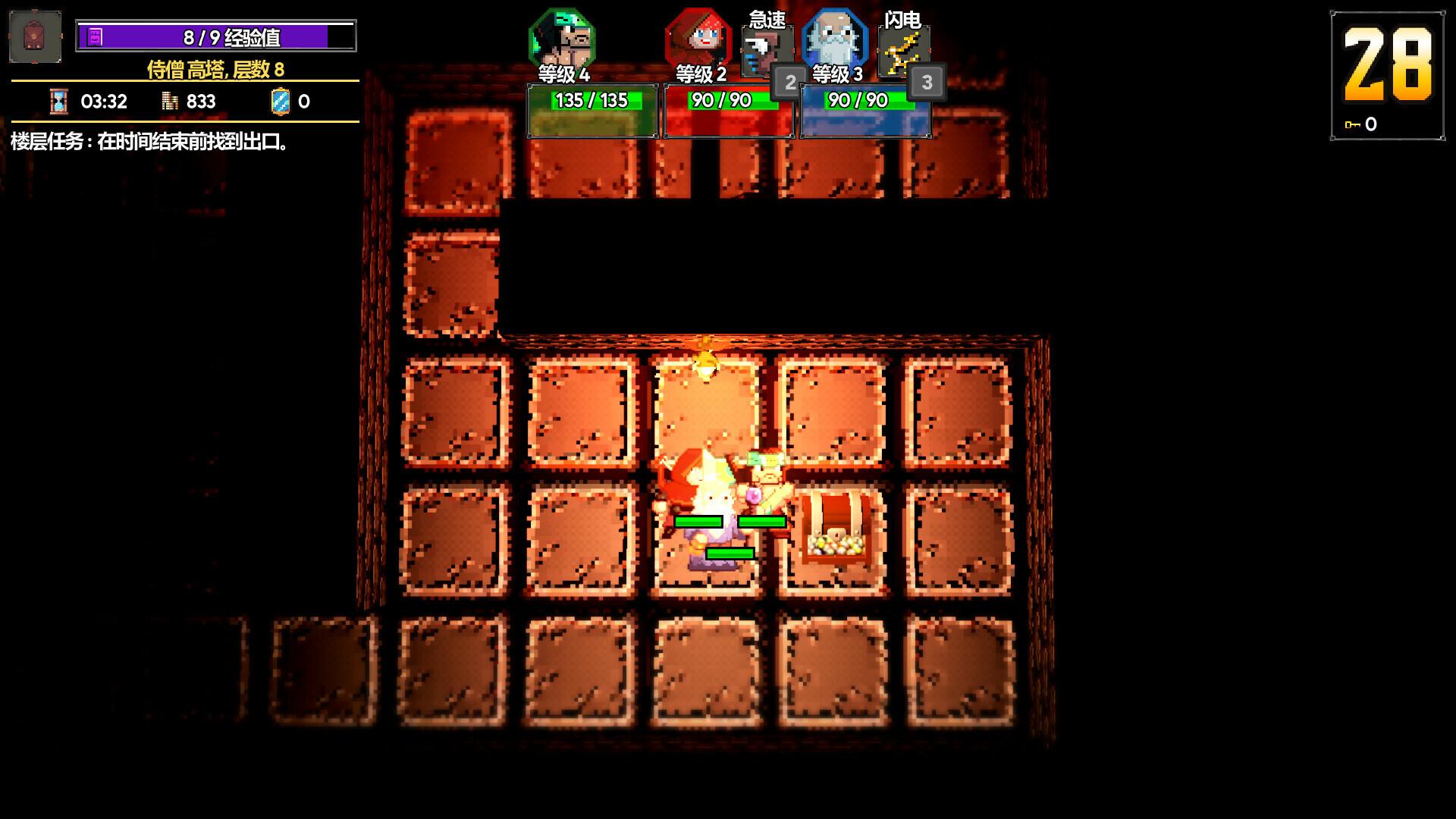Click the 135/135 health bar
The height and width of the screenshot is (819, 1456).
[591, 100]
